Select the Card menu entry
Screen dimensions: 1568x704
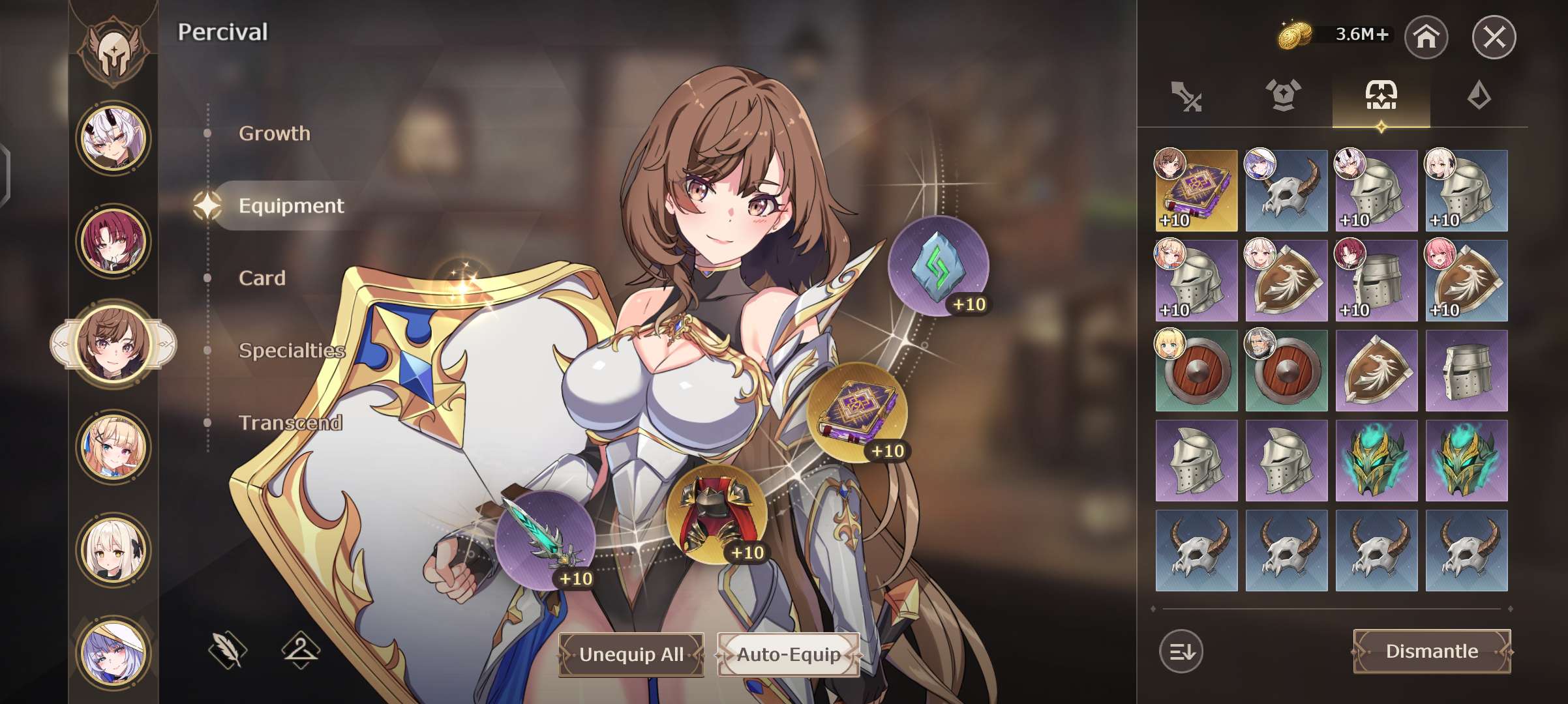262,278
